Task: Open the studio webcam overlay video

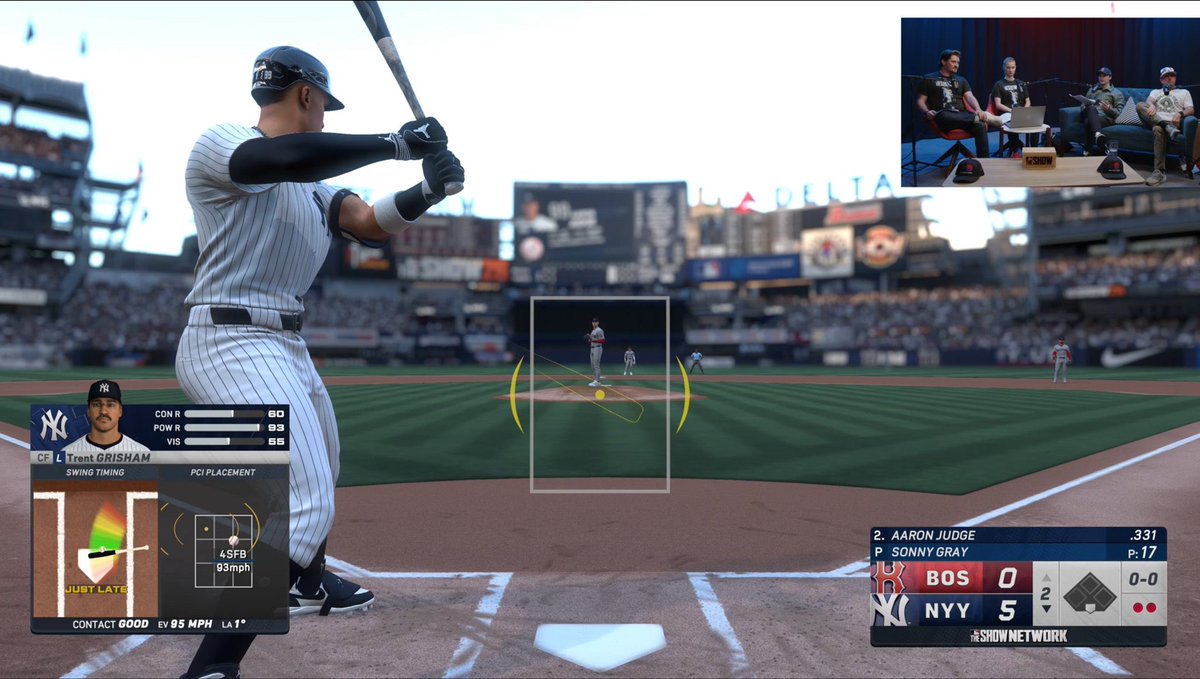Action: (x=1048, y=102)
